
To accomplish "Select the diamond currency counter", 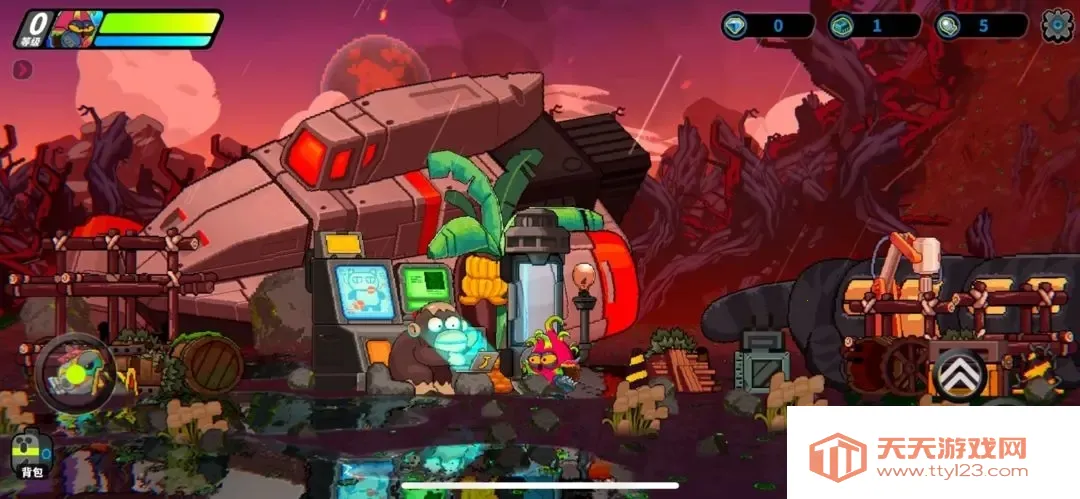I will [x=768, y=25].
